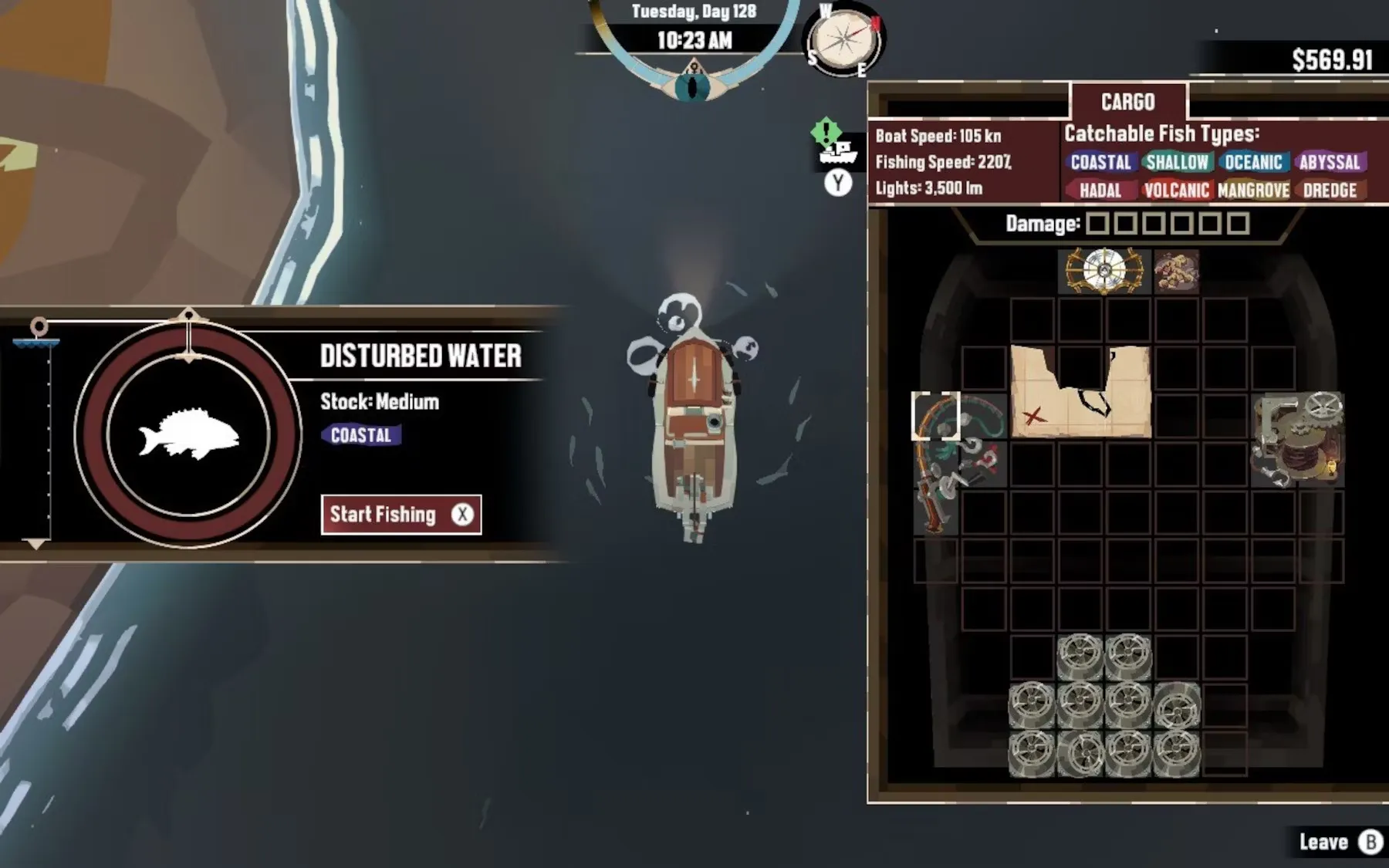Click the Volcanic catchable fish type tag
Viewport: 1389px width, 868px height.
click(1176, 190)
